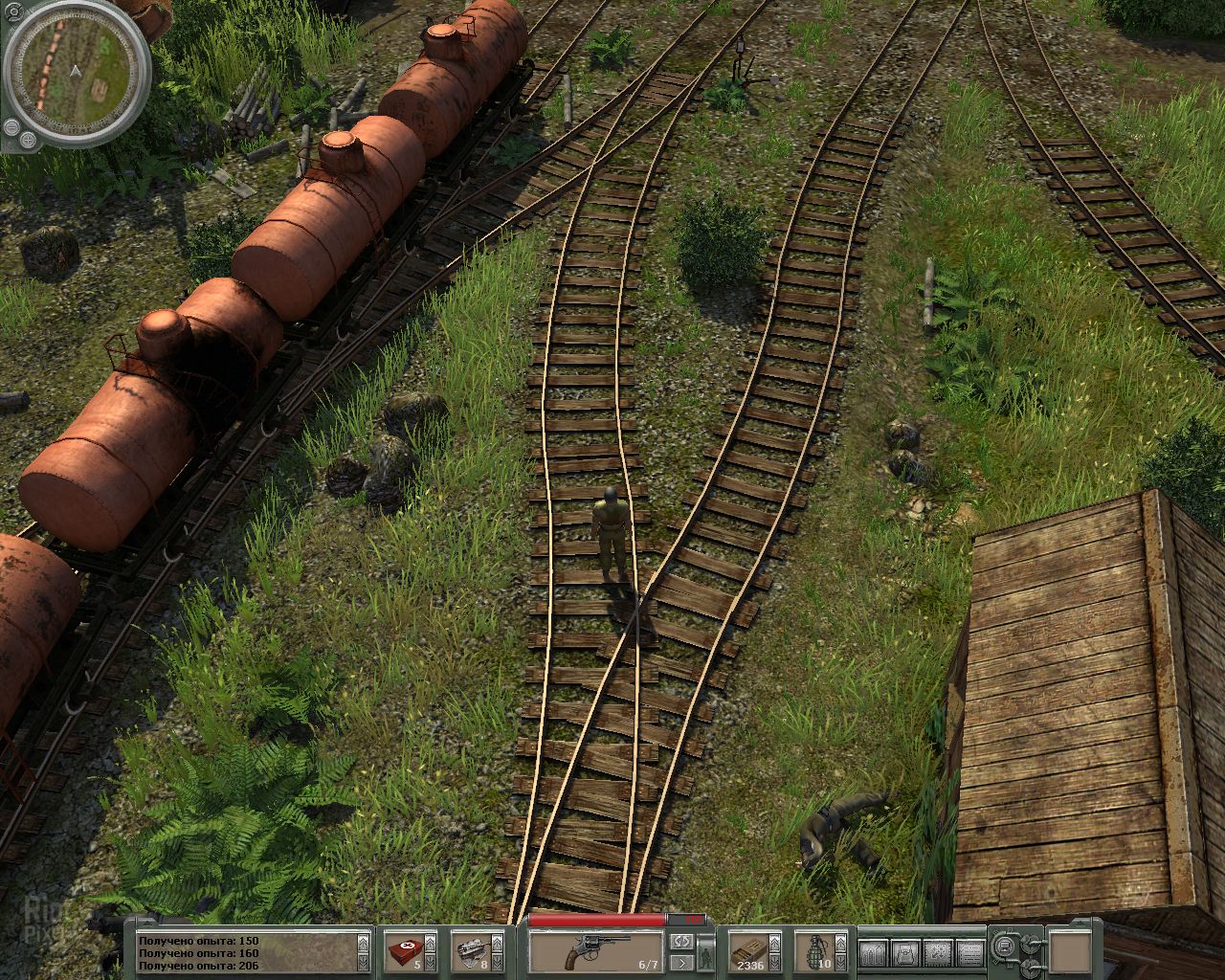The width and height of the screenshot is (1225, 980).
Task: Click the weapon swap arrows button
Action: pos(680,943)
